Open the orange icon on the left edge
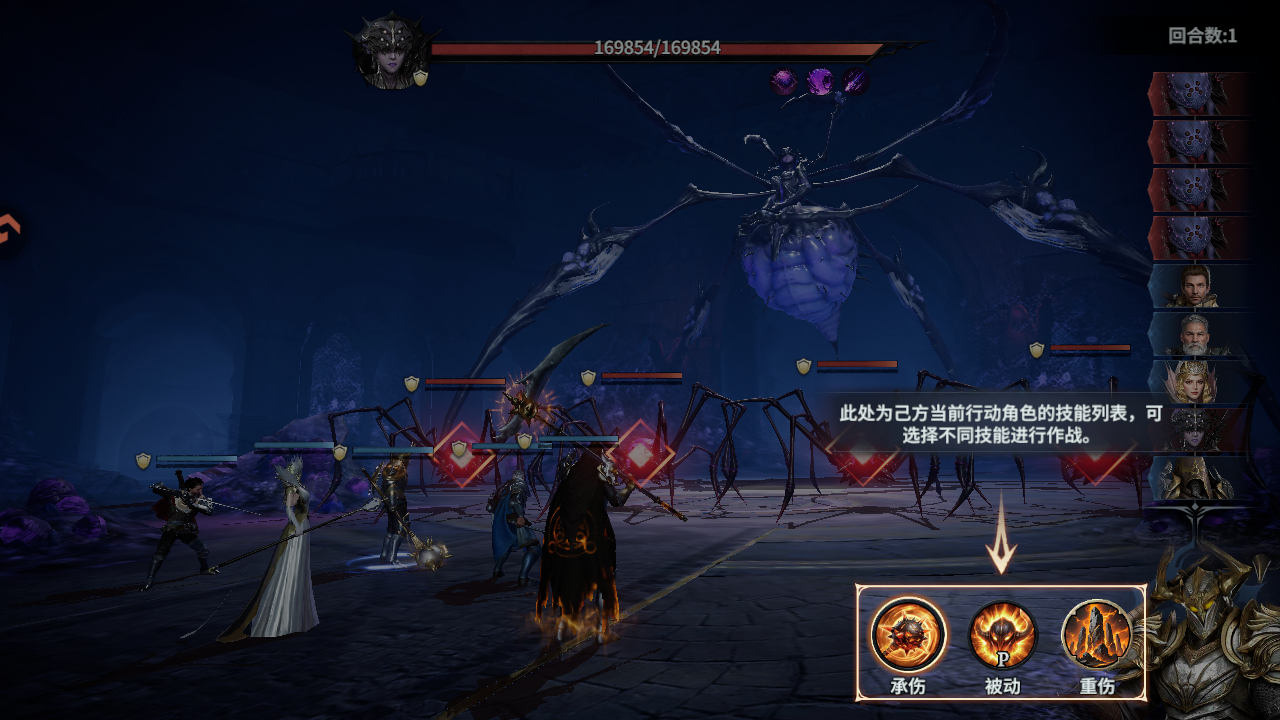 (8, 231)
